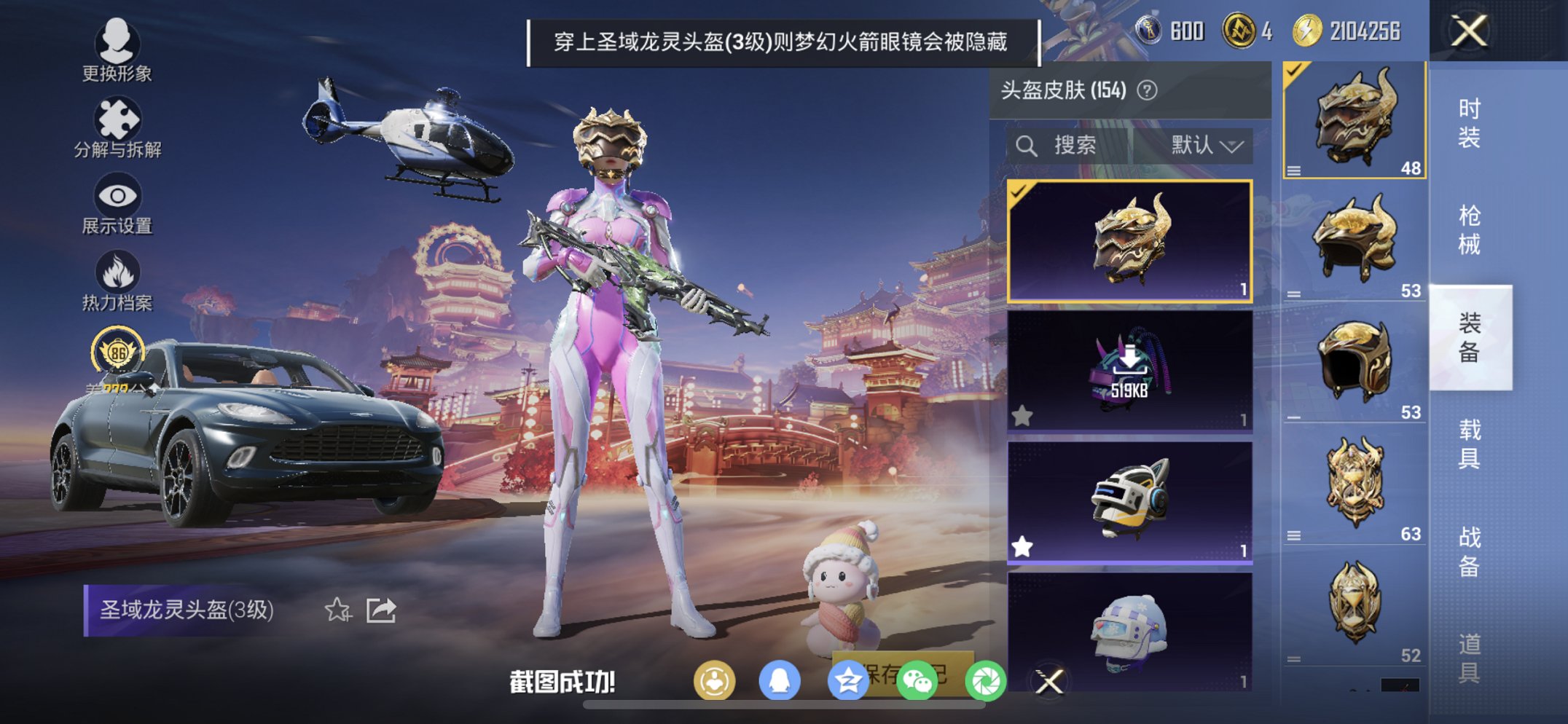Open 更换形象 to change character appearance
The height and width of the screenshot is (724, 1568).
pyautogui.click(x=119, y=51)
